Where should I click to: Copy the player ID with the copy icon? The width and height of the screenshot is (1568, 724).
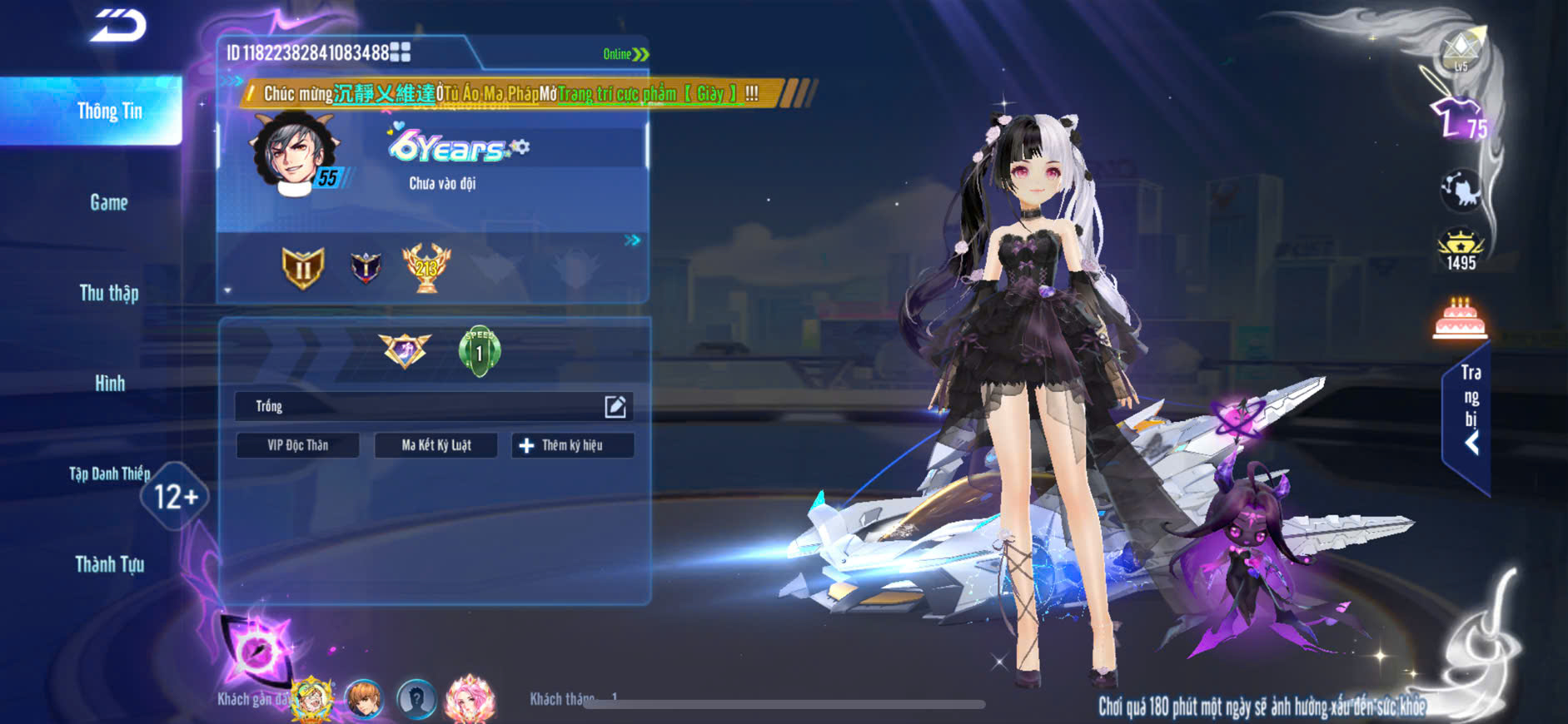click(x=401, y=52)
